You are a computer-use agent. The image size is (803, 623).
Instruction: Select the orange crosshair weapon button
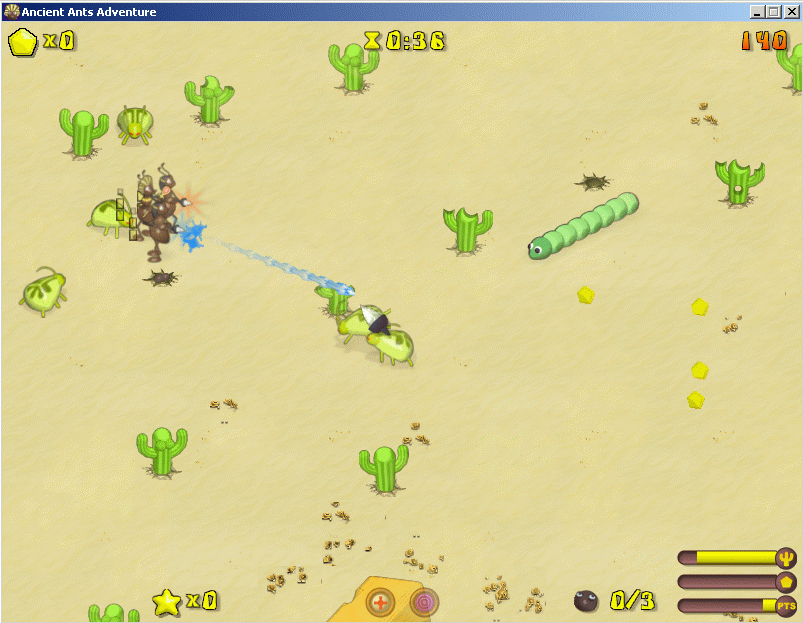click(x=380, y=602)
